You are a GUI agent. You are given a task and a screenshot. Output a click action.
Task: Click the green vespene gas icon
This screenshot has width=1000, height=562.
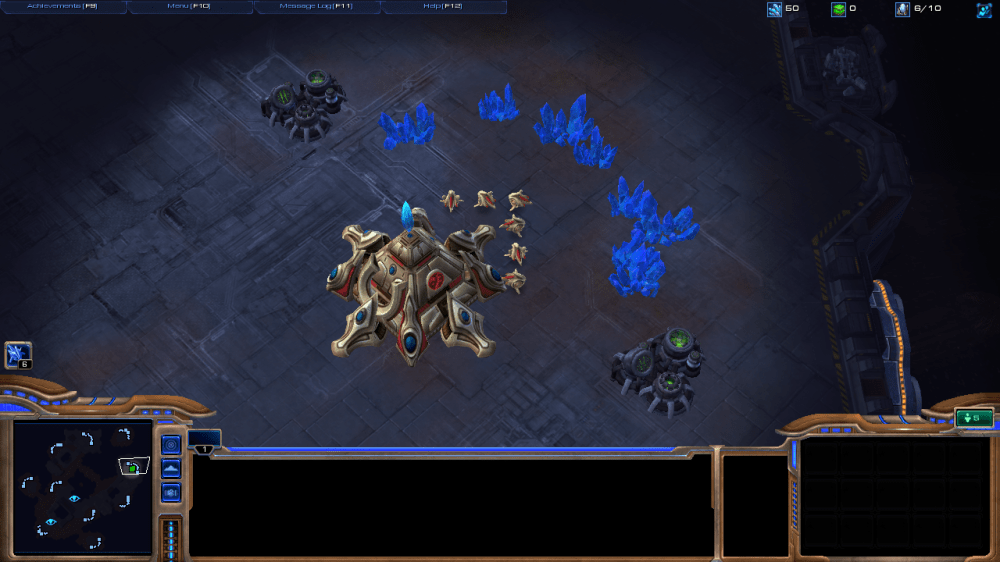click(838, 10)
